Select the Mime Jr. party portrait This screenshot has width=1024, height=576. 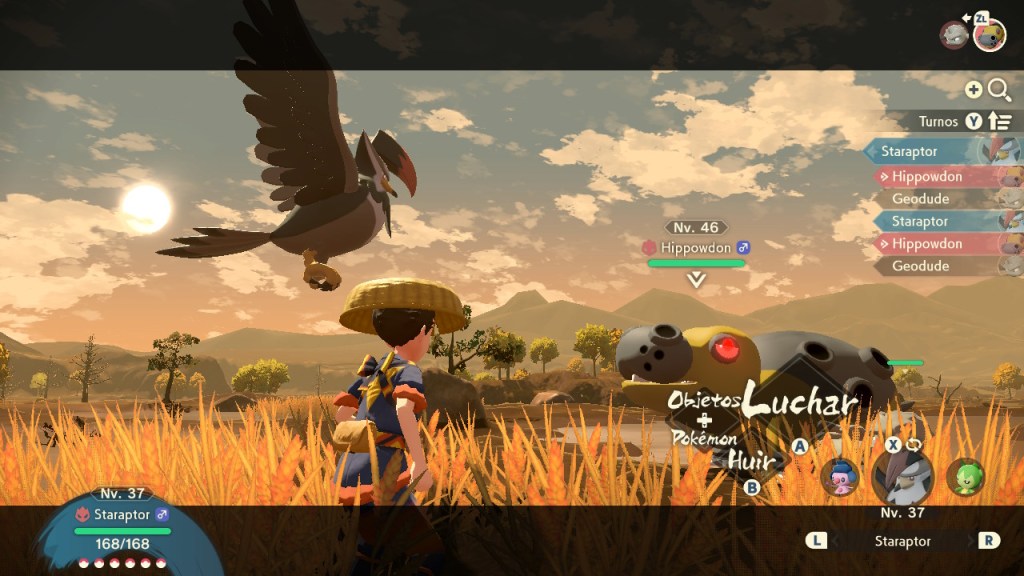840,477
